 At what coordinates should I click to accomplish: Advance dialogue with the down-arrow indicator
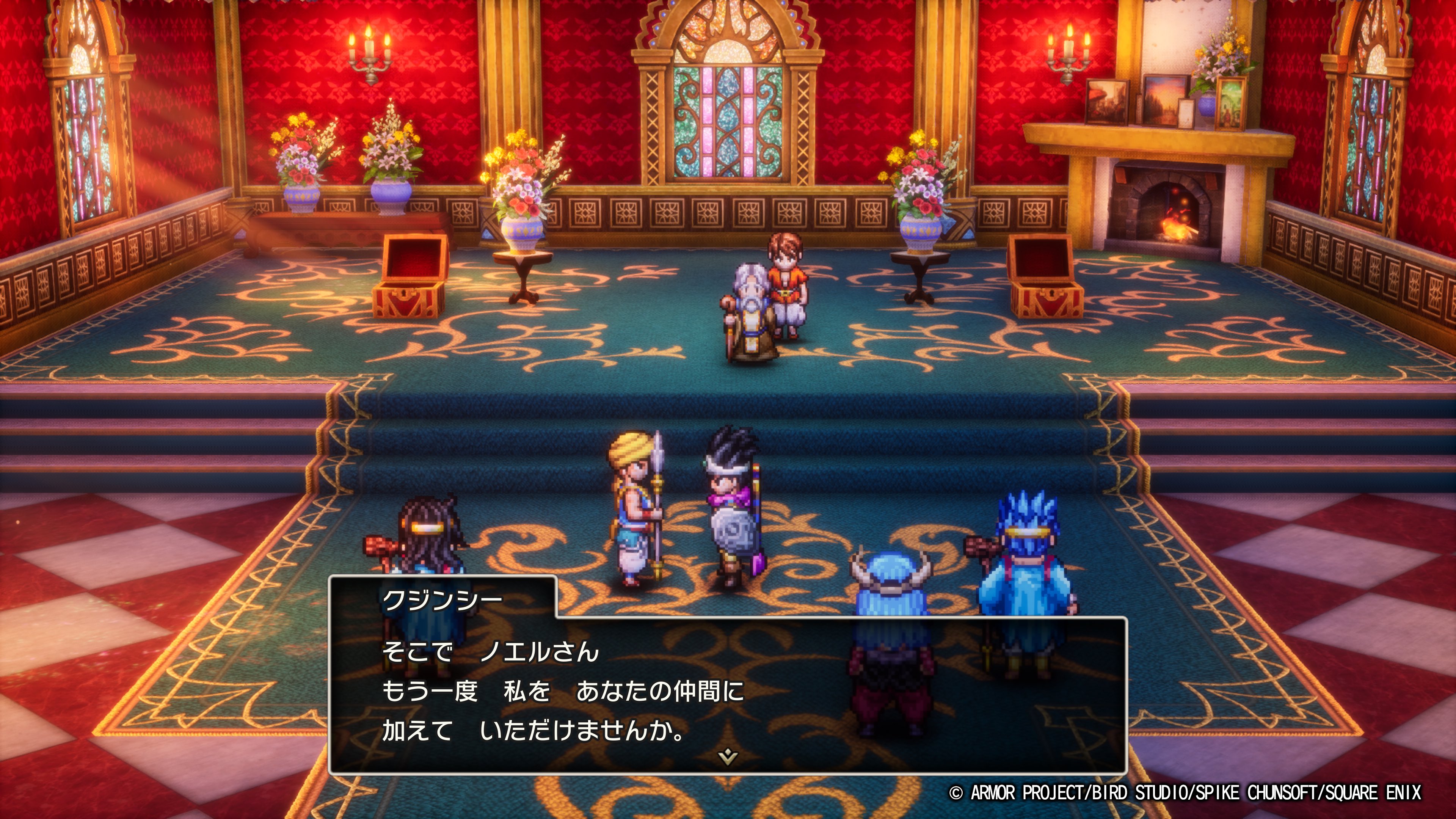pyautogui.click(x=728, y=756)
